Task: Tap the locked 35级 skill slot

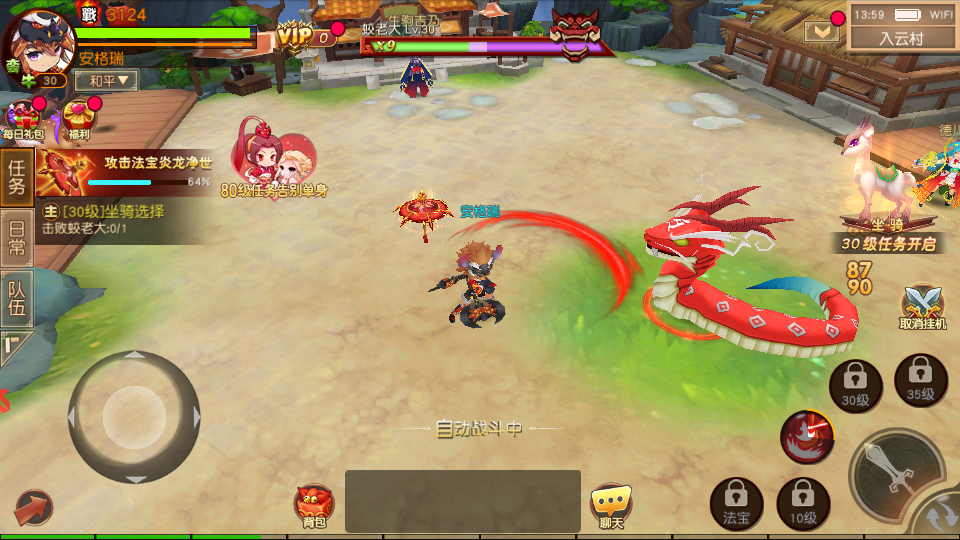Action: click(920, 380)
